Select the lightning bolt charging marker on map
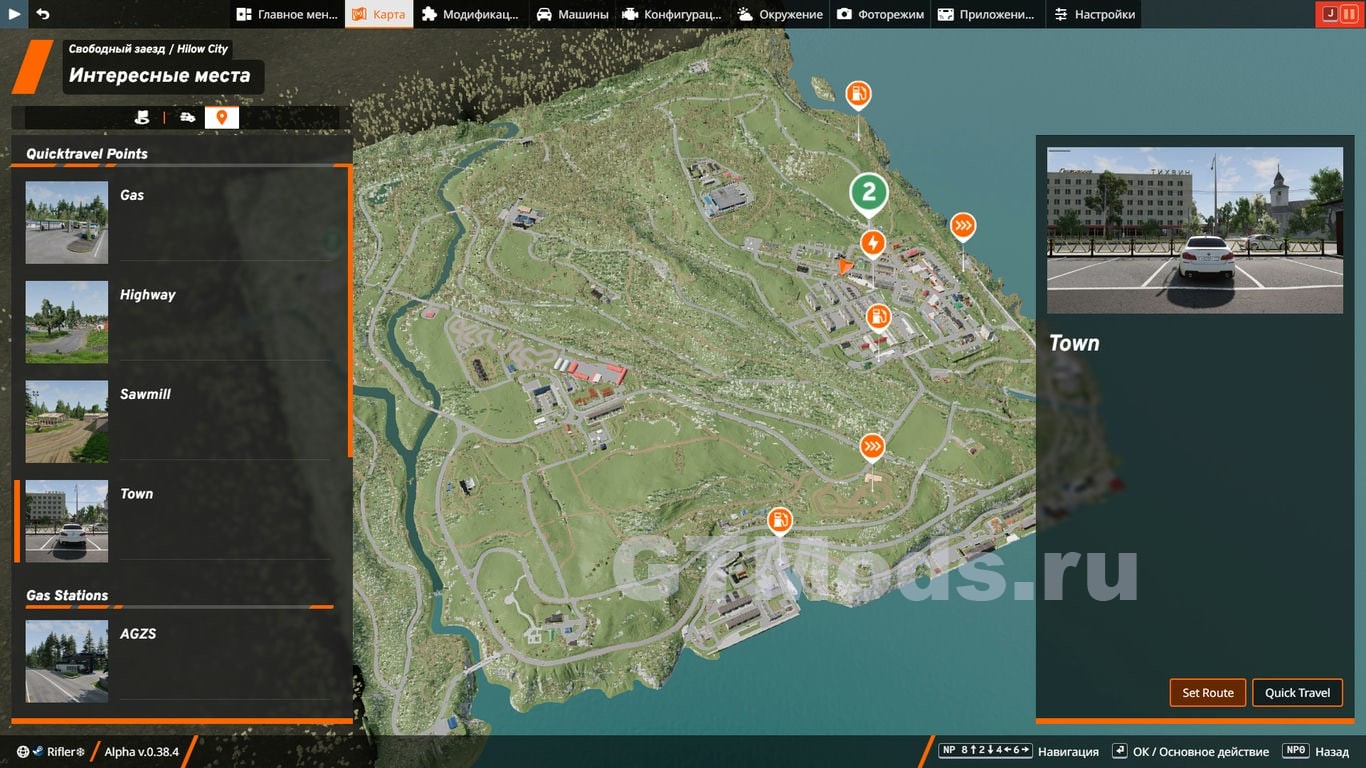Image resolution: width=1366 pixels, height=768 pixels. [873, 243]
